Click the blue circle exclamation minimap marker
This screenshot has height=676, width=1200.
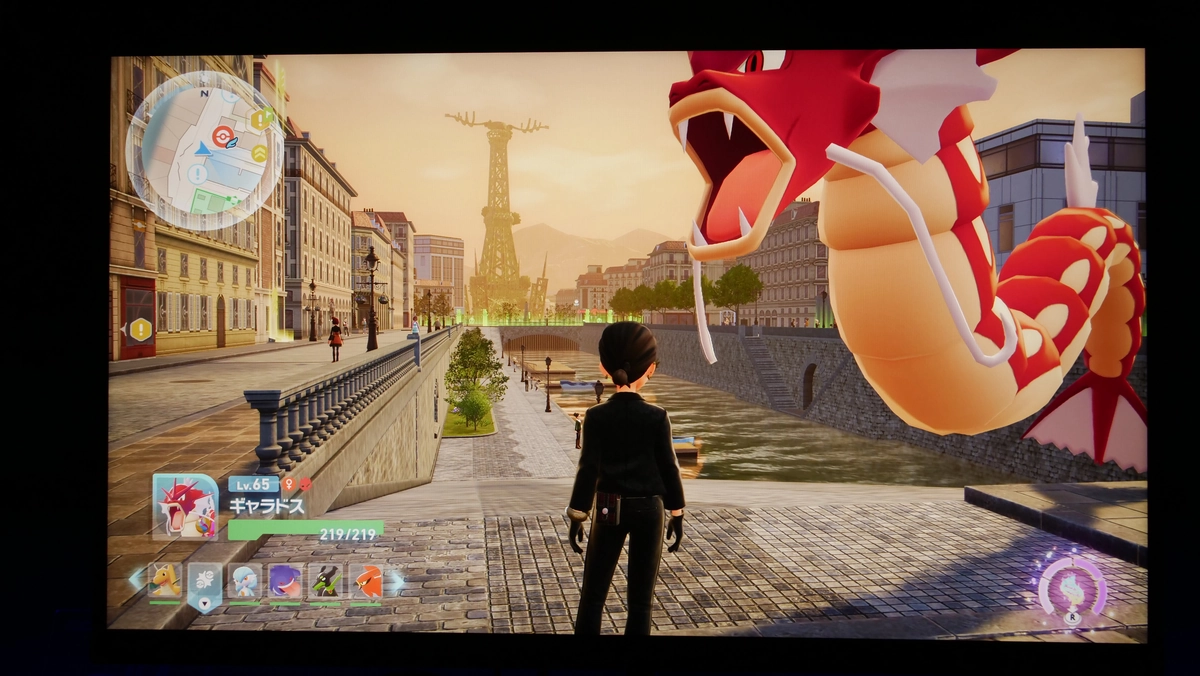coord(197,175)
